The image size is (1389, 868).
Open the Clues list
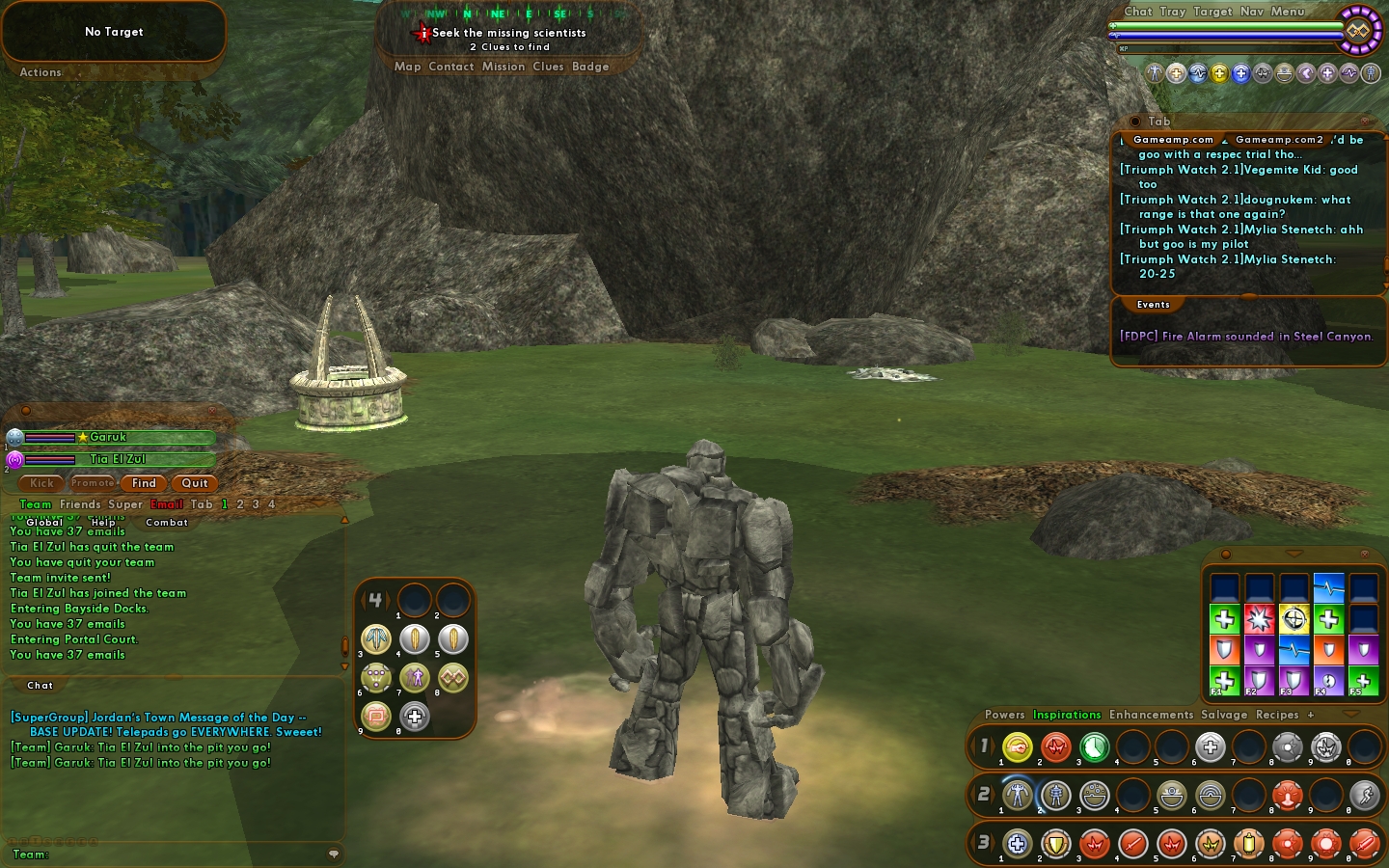point(548,67)
